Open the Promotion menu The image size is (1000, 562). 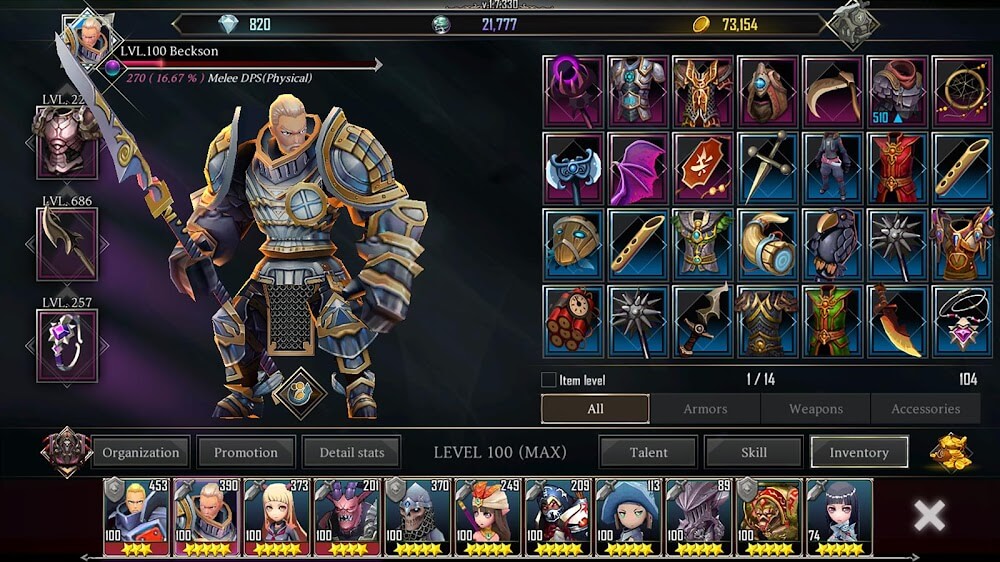click(246, 452)
